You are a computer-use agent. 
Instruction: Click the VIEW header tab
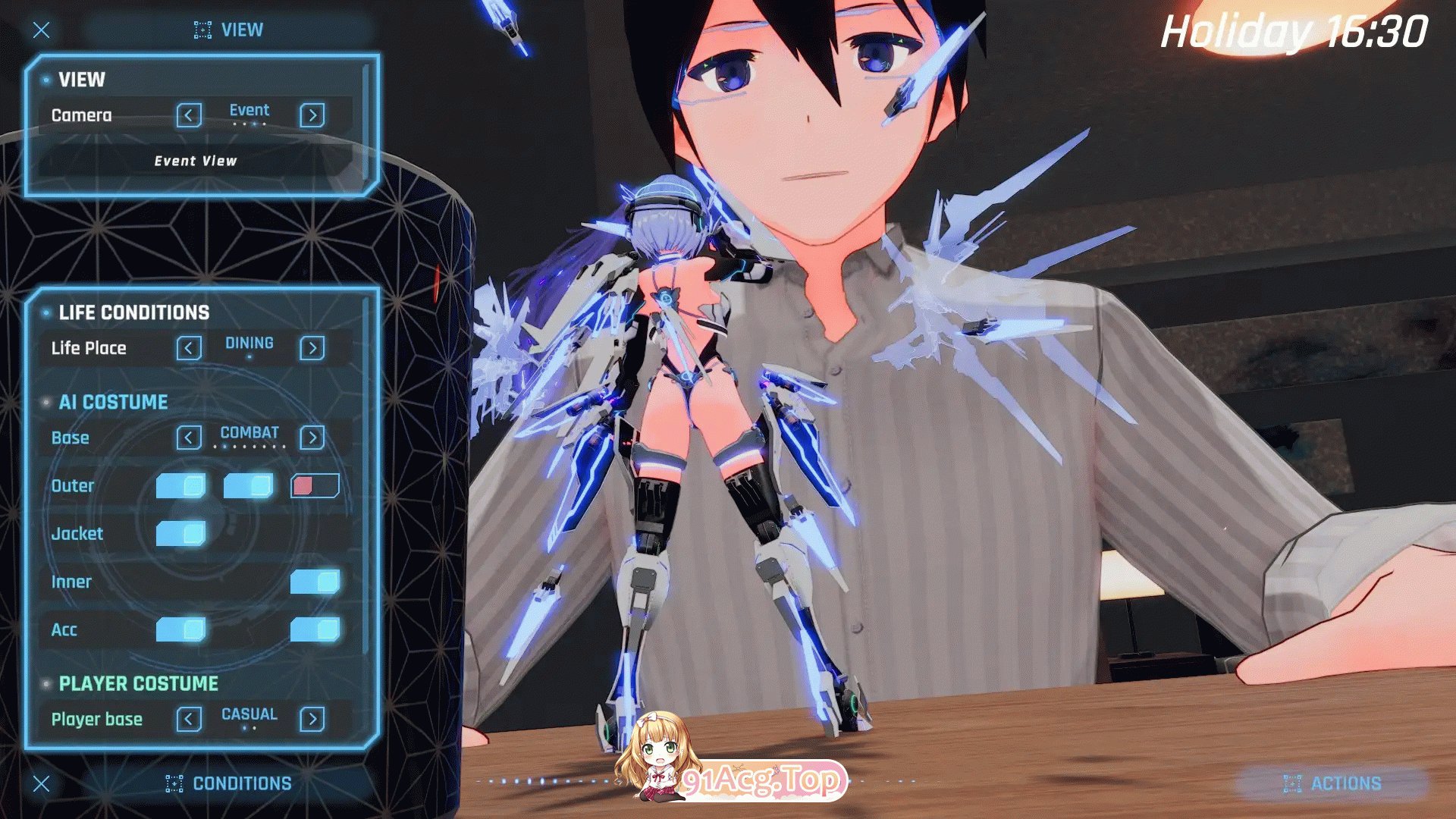[x=229, y=30]
